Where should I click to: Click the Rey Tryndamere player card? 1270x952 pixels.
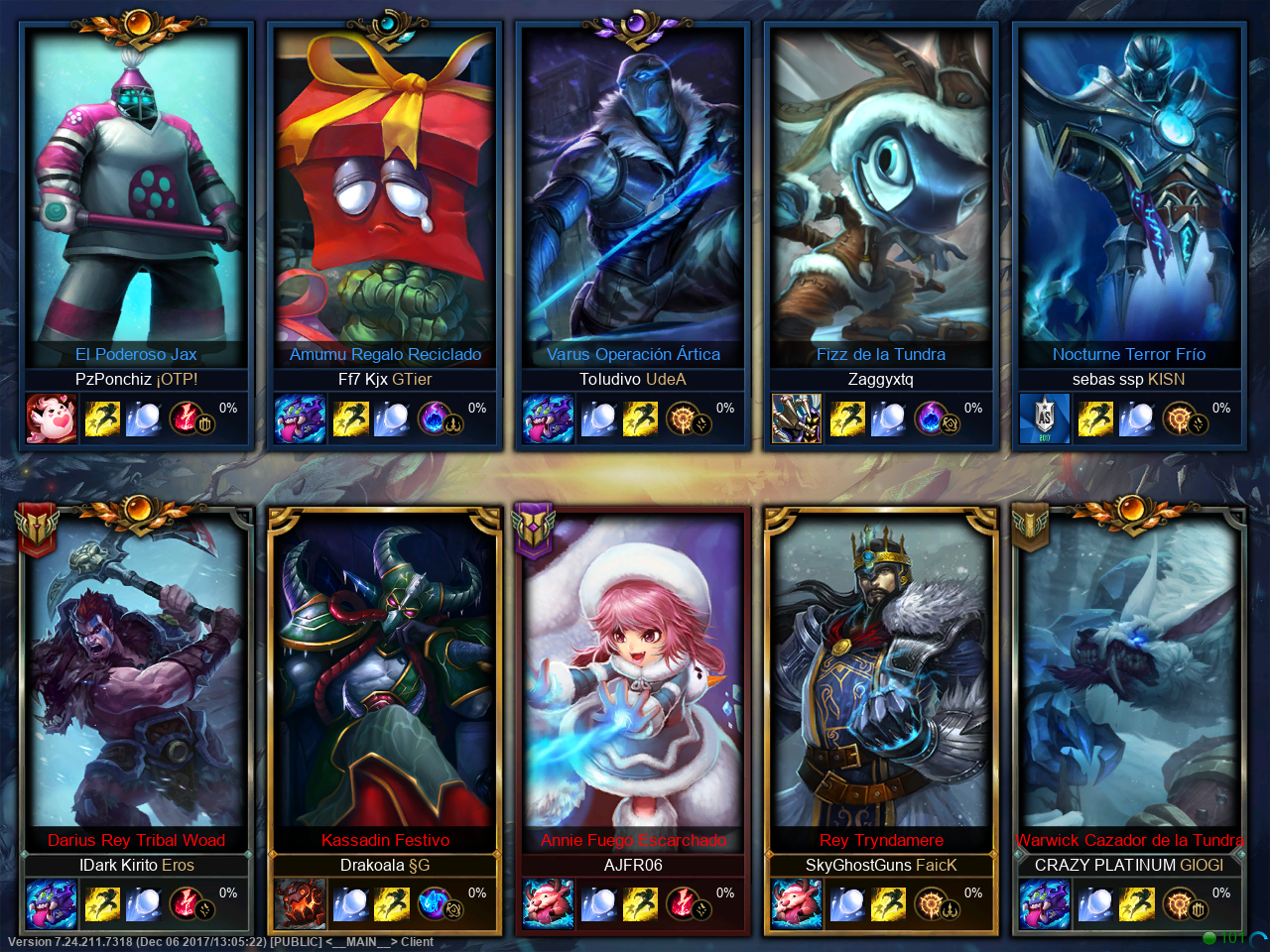coord(881,674)
